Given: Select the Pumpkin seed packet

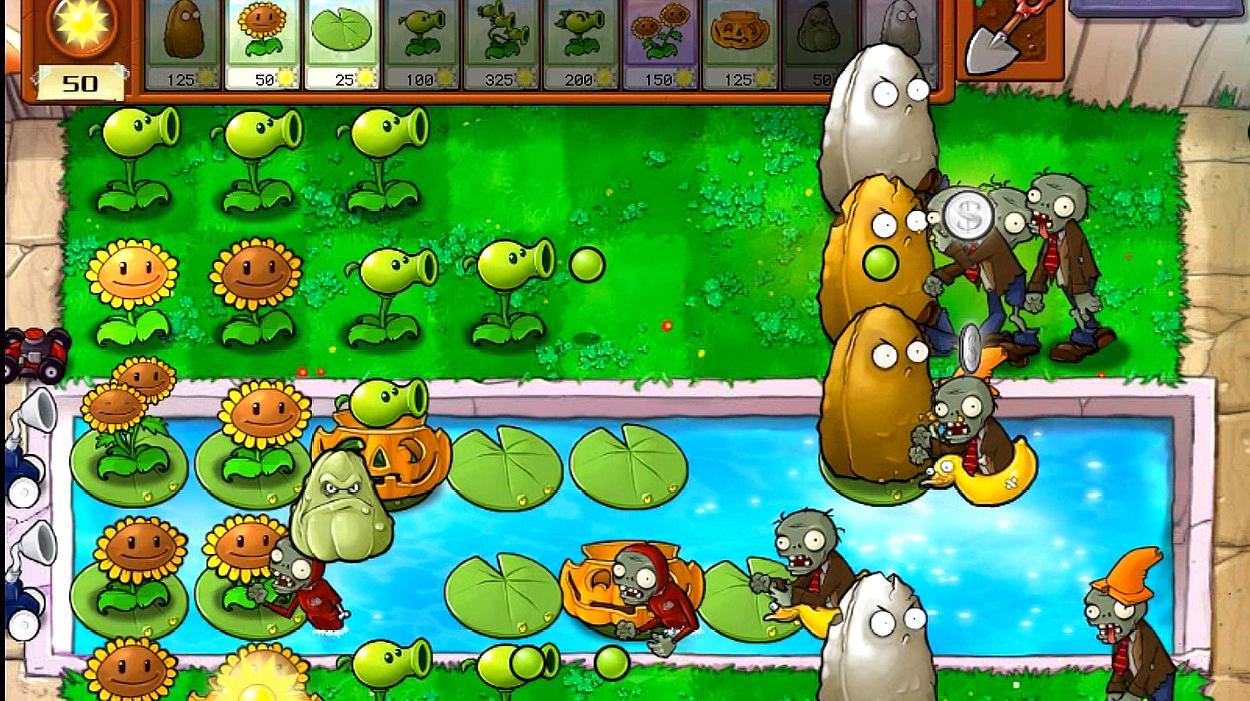Looking at the screenshot, I should [x=740, y=43].
